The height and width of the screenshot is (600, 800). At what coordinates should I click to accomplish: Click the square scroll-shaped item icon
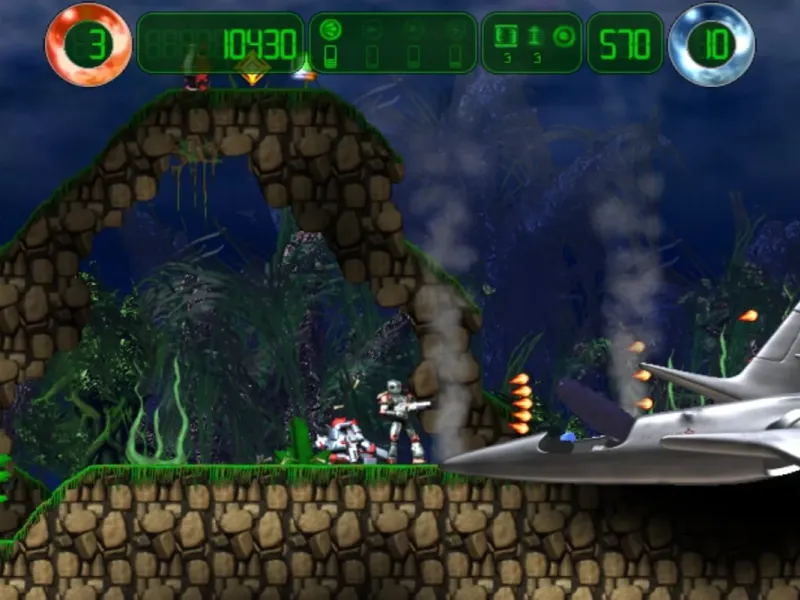506,36
